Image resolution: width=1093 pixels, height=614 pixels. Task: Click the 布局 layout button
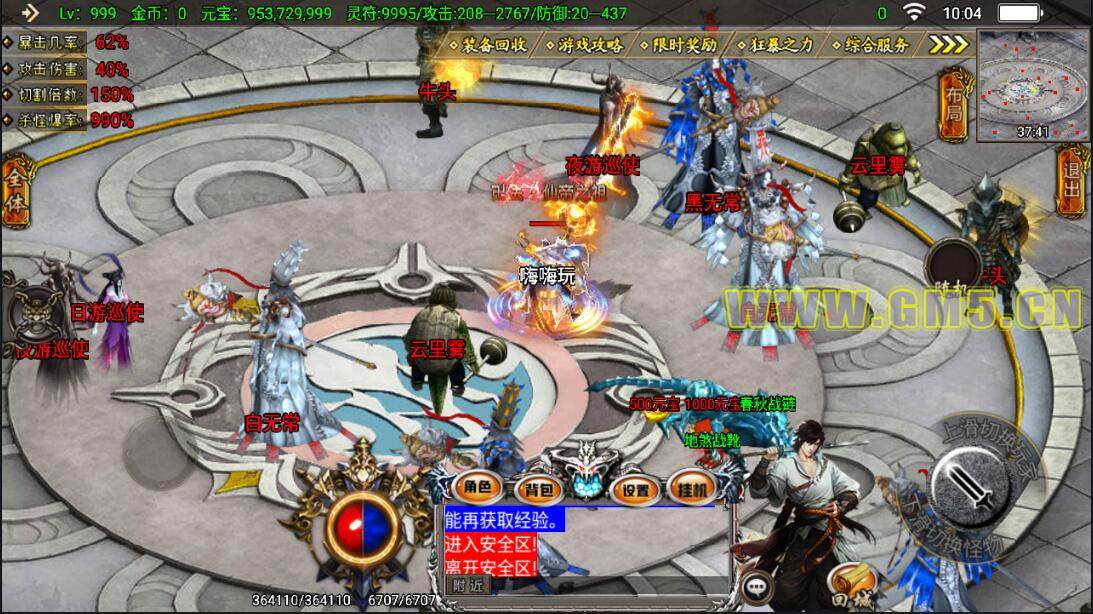(x=954, y=105)
